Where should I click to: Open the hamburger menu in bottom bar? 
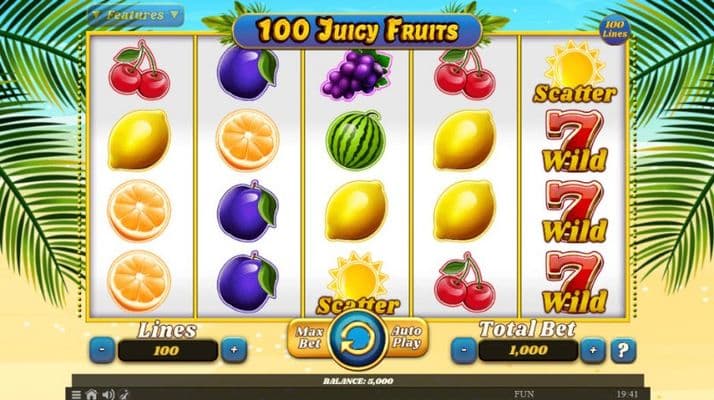point(76,394)
